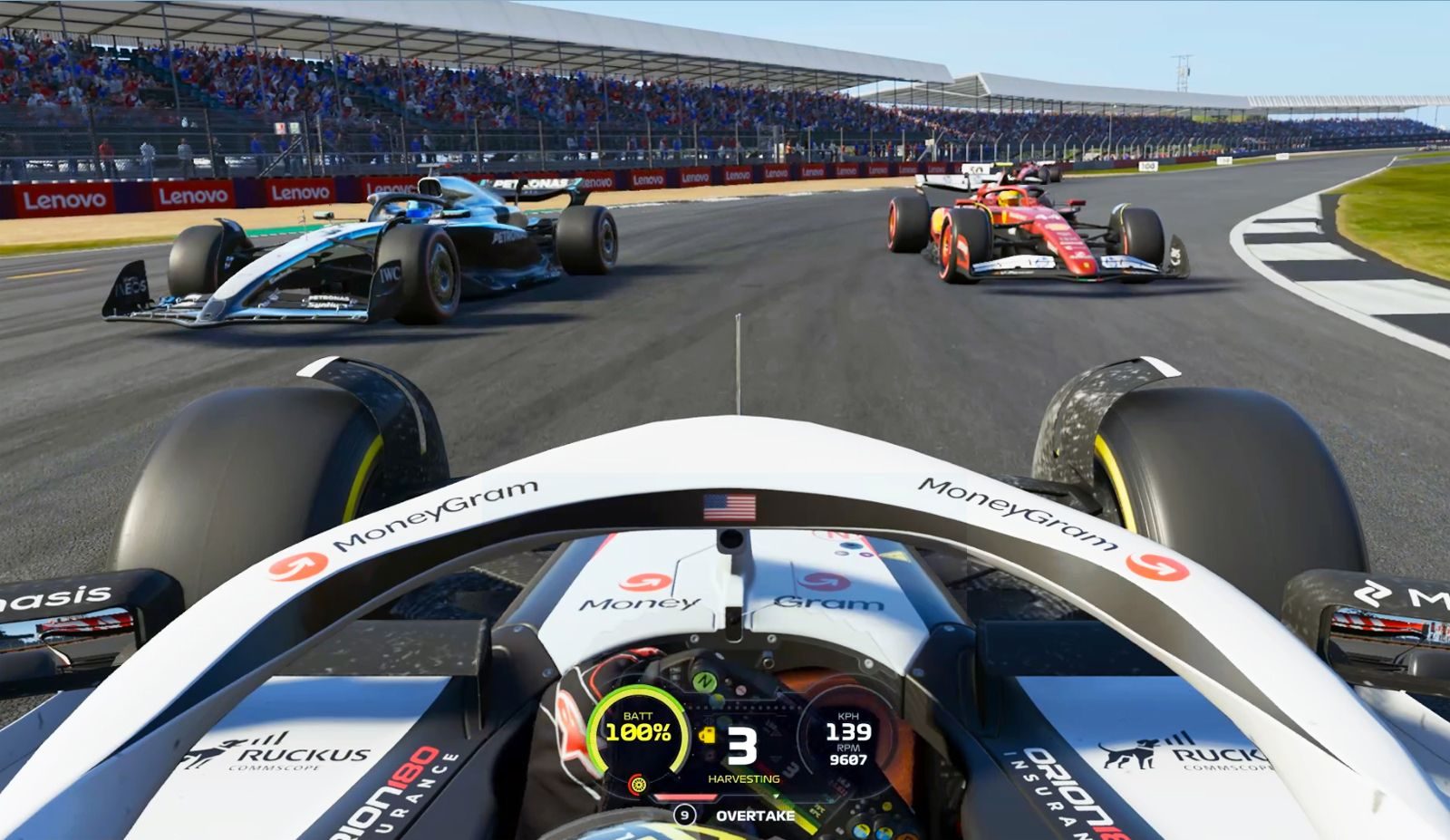Click the red DRS progress bar below the dash
This screenshot has height=840, width=1450.
pyautogui.click(x=685, y=797)
